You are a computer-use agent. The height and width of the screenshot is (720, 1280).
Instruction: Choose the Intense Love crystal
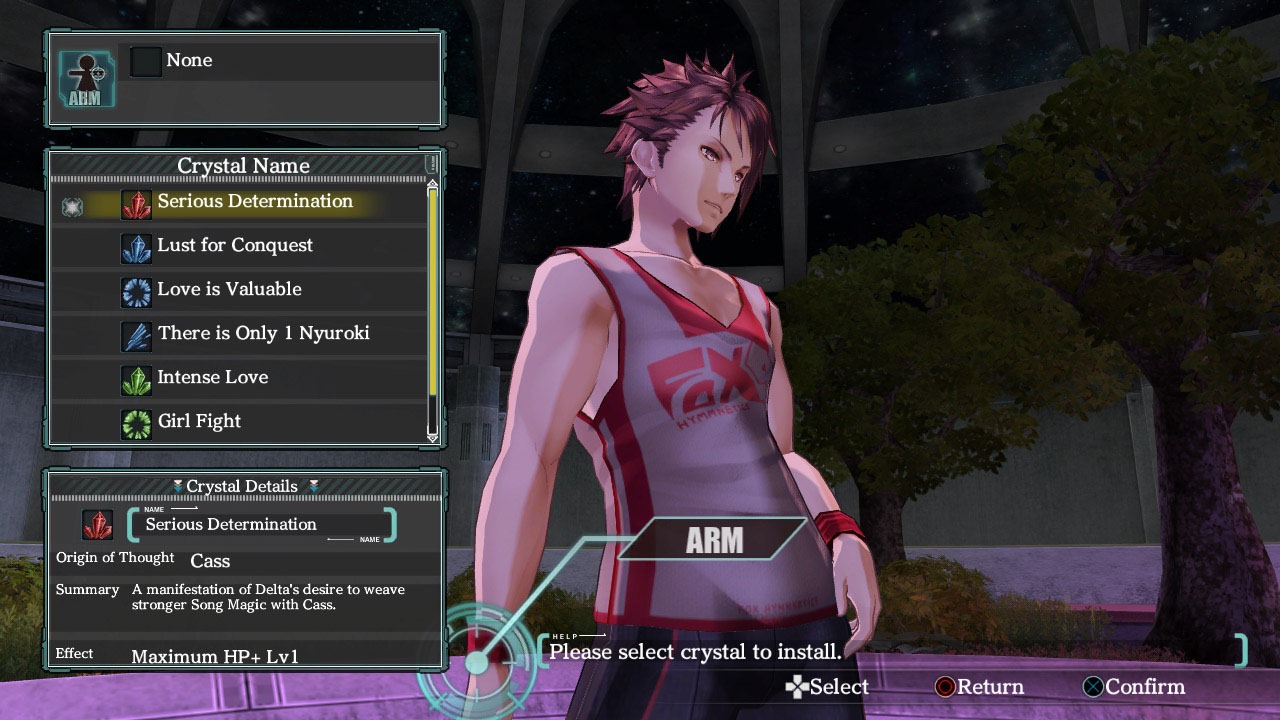(x=212, y=378)
